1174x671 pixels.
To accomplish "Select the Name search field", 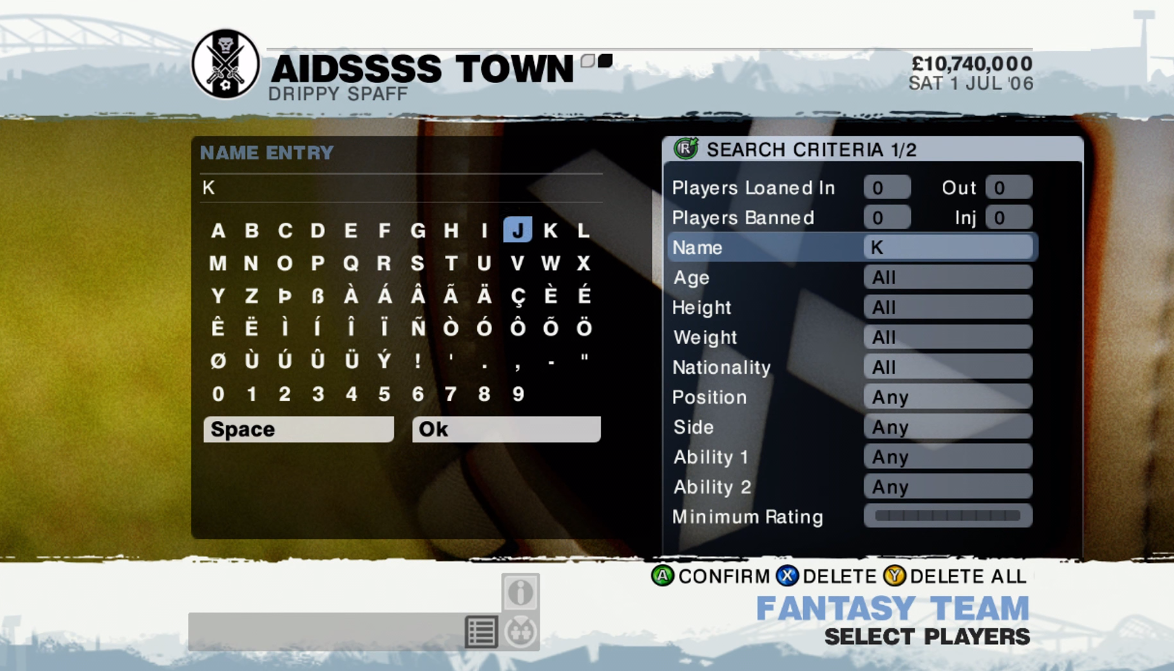I will point(947,247).
